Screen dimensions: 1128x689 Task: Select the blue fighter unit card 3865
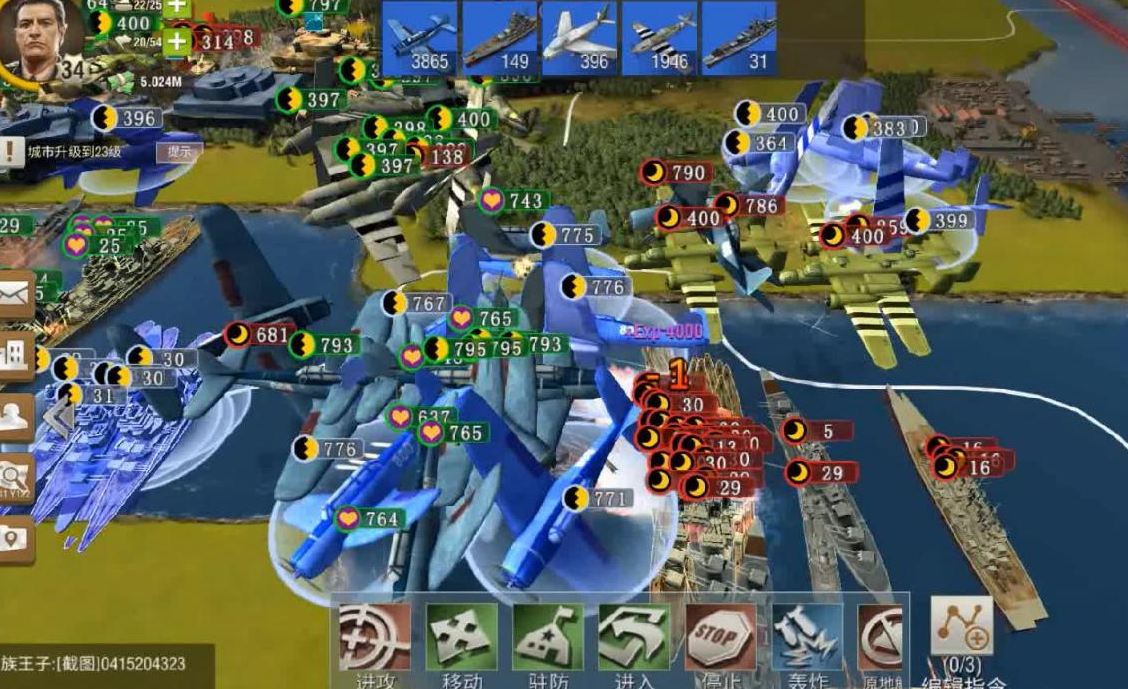pos(420,37)
